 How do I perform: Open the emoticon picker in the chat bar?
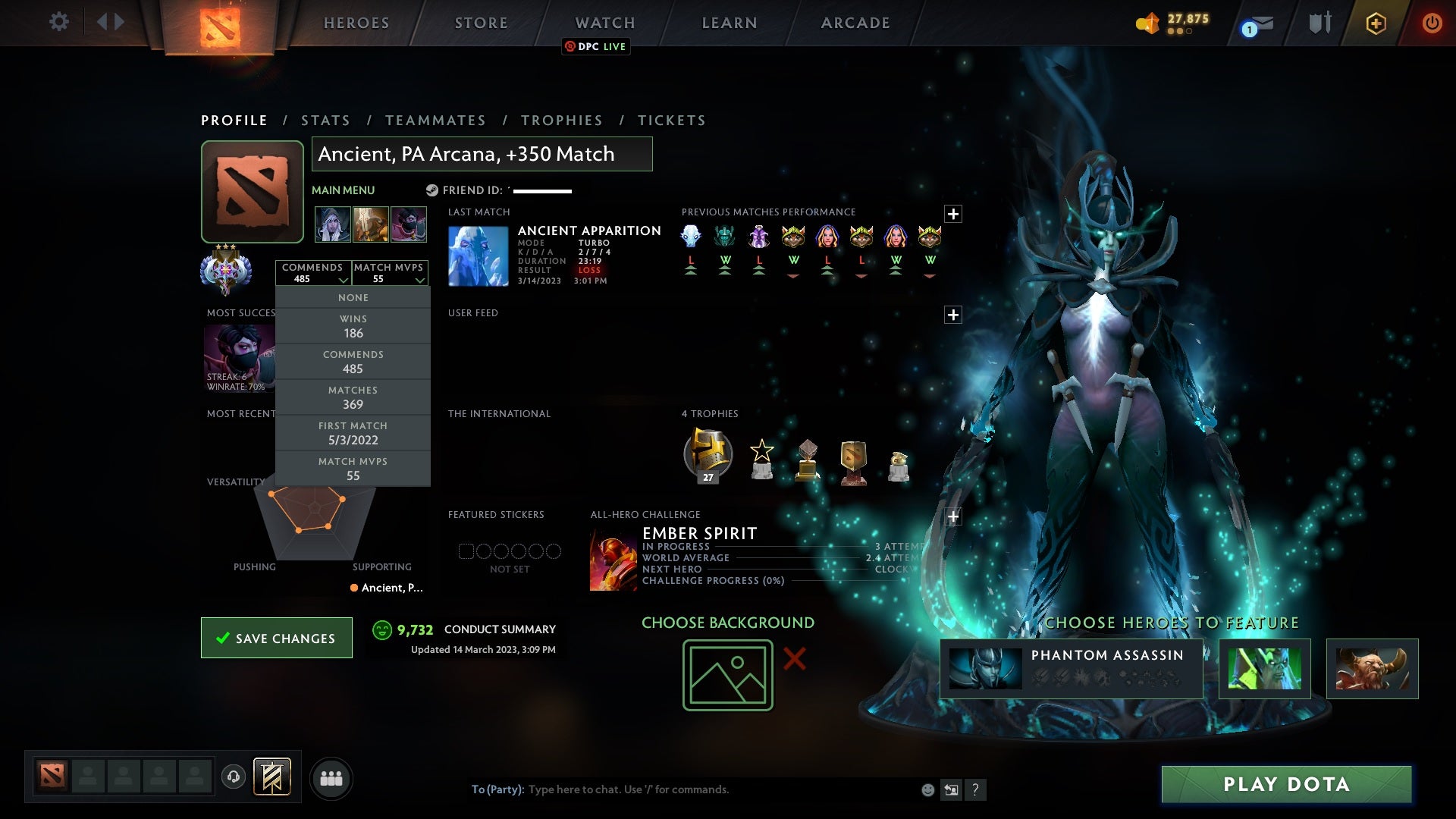coord(927,789)
